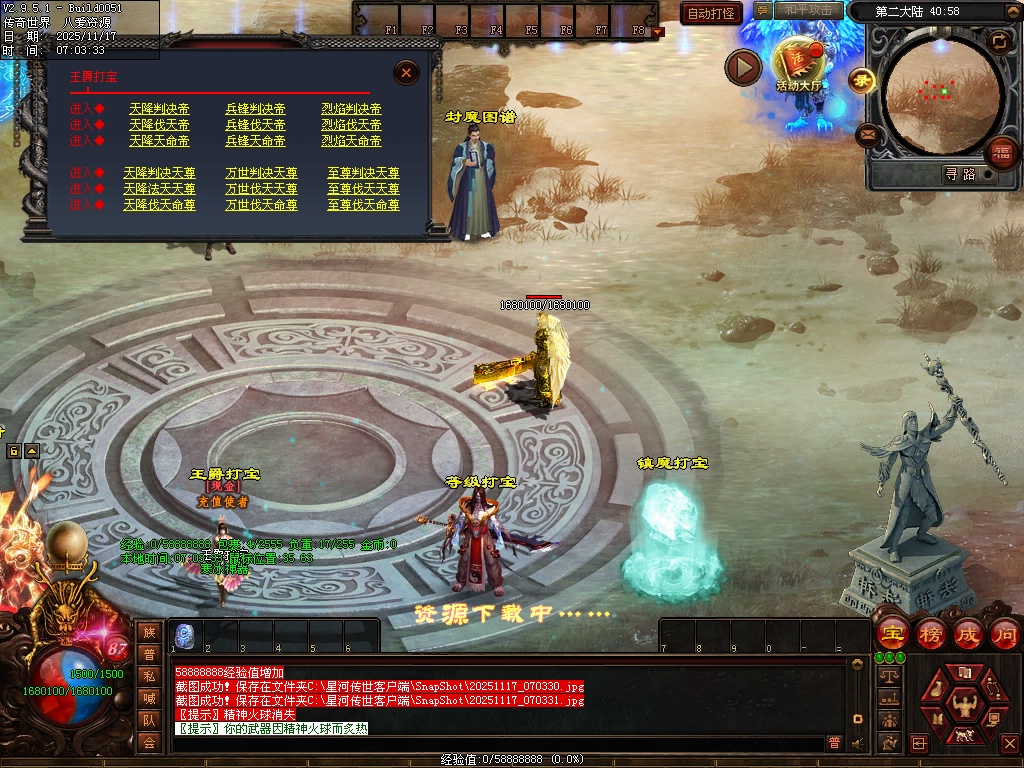Image resolution: width=1024 pixels, height=768 pixels.
Task: Open the 宝 treasure menu
Action: click(x=891, y=633)
